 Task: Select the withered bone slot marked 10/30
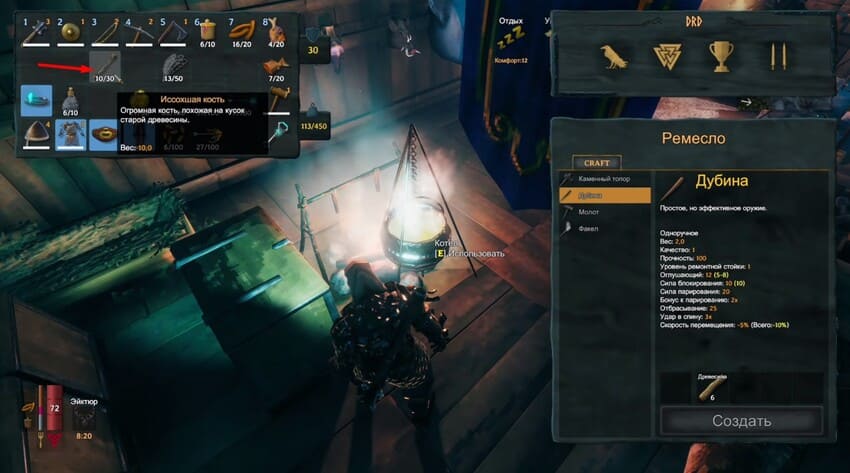point(105,67)
